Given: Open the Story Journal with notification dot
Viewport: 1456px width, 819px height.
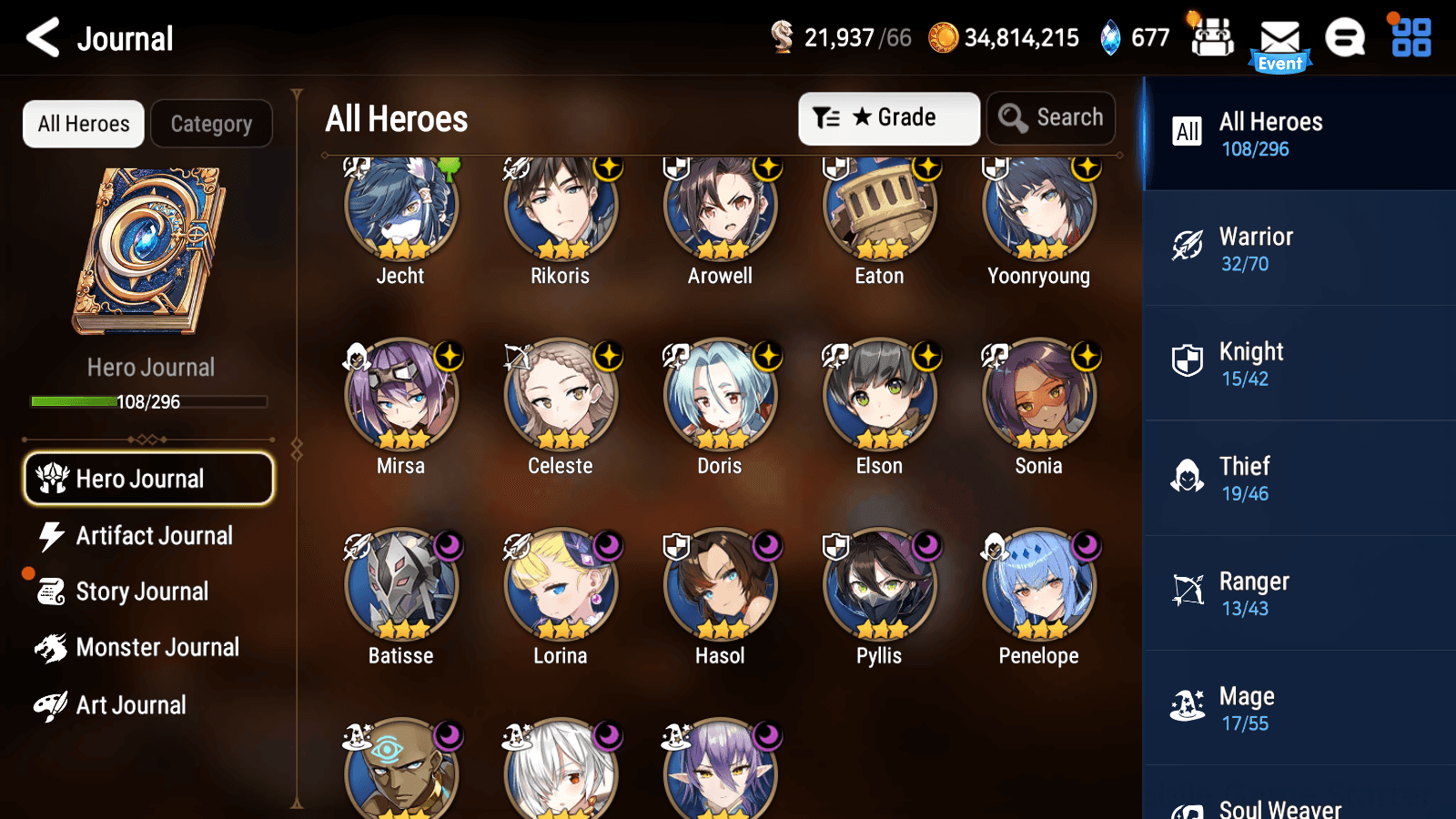Looking at the screenshot, I should [141, 591].
